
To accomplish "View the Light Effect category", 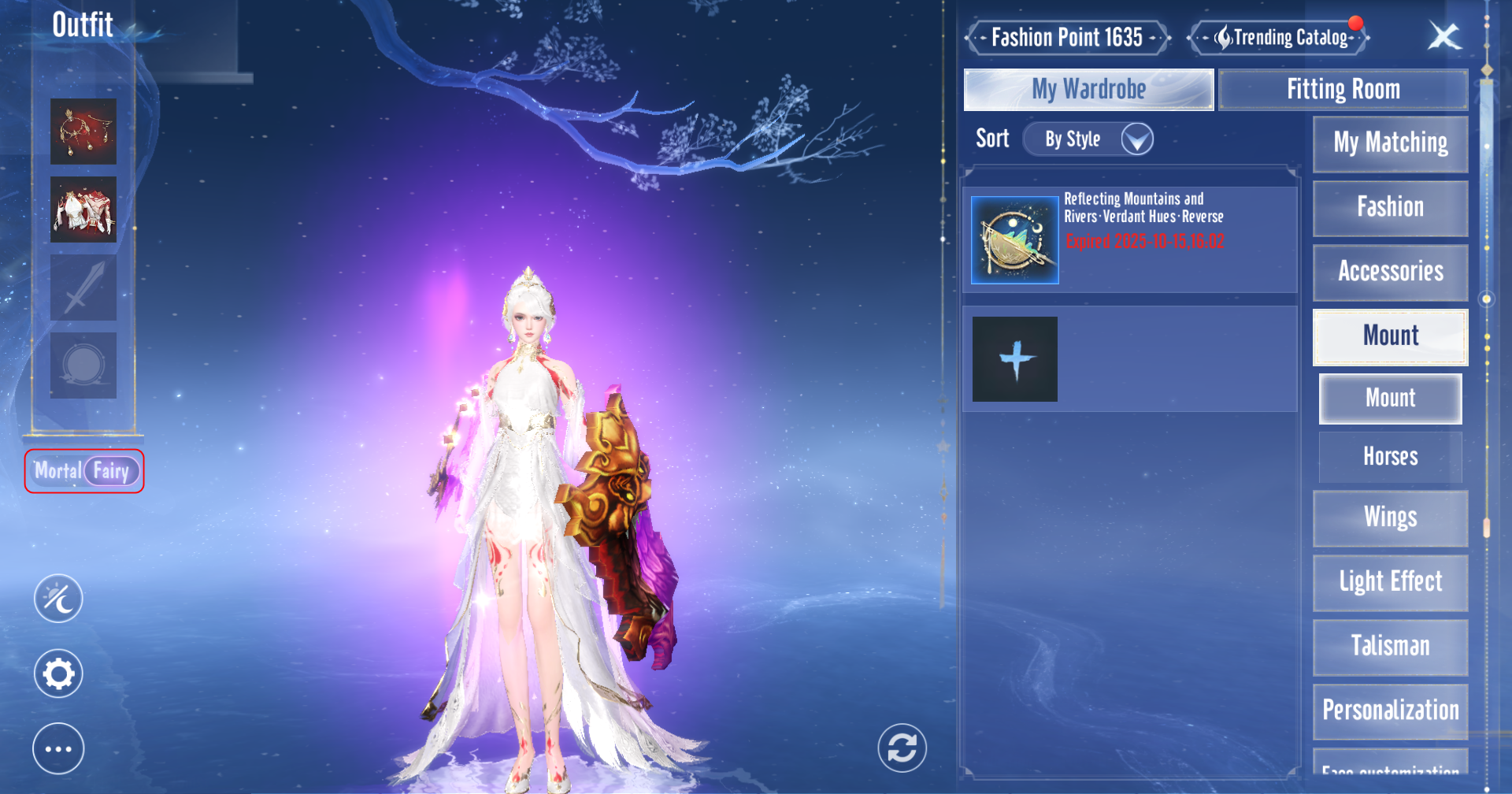I will [1390, 583].
